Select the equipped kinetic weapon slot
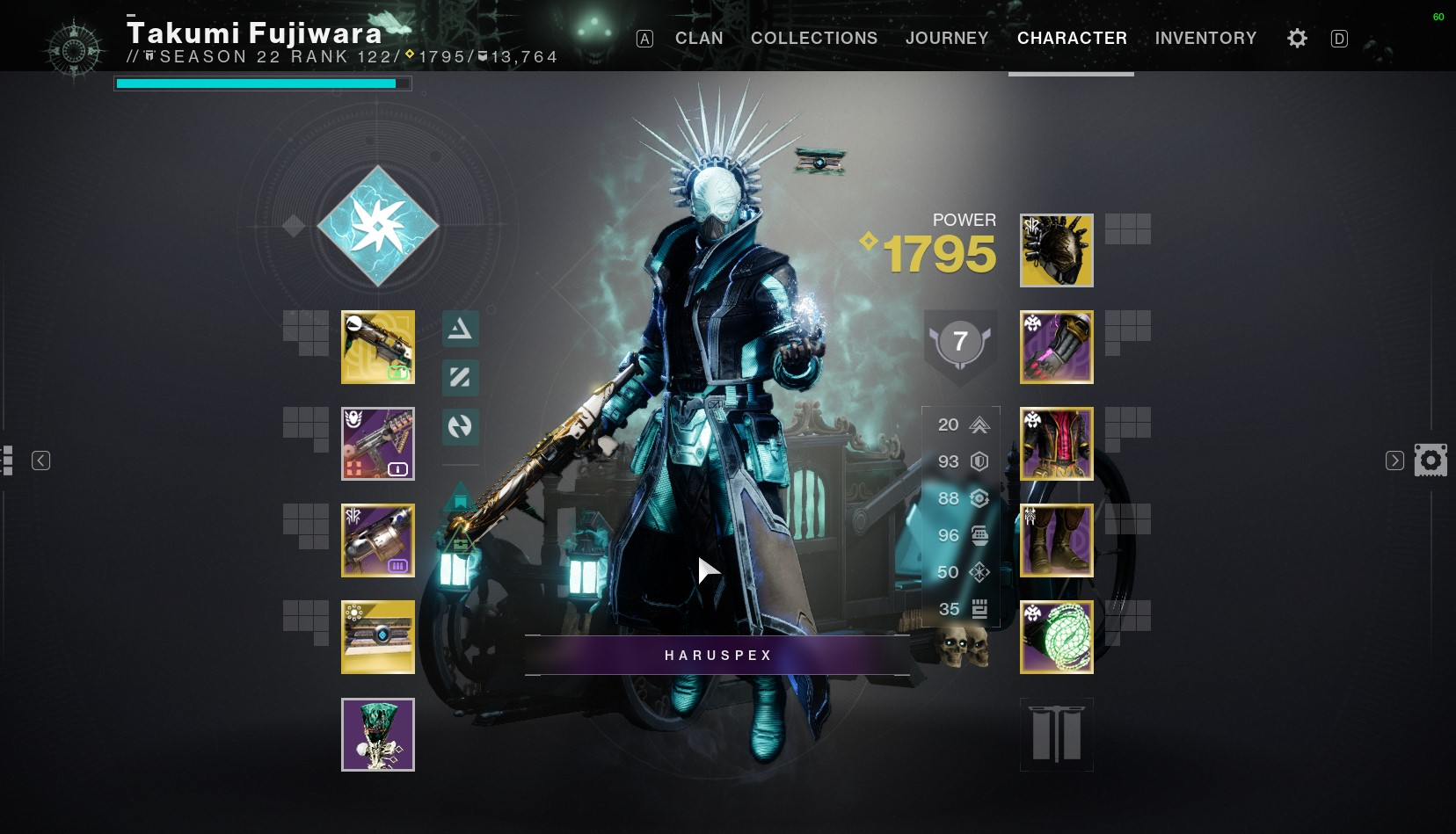Viewport: 1456px width, 834px height. point(378,347)
